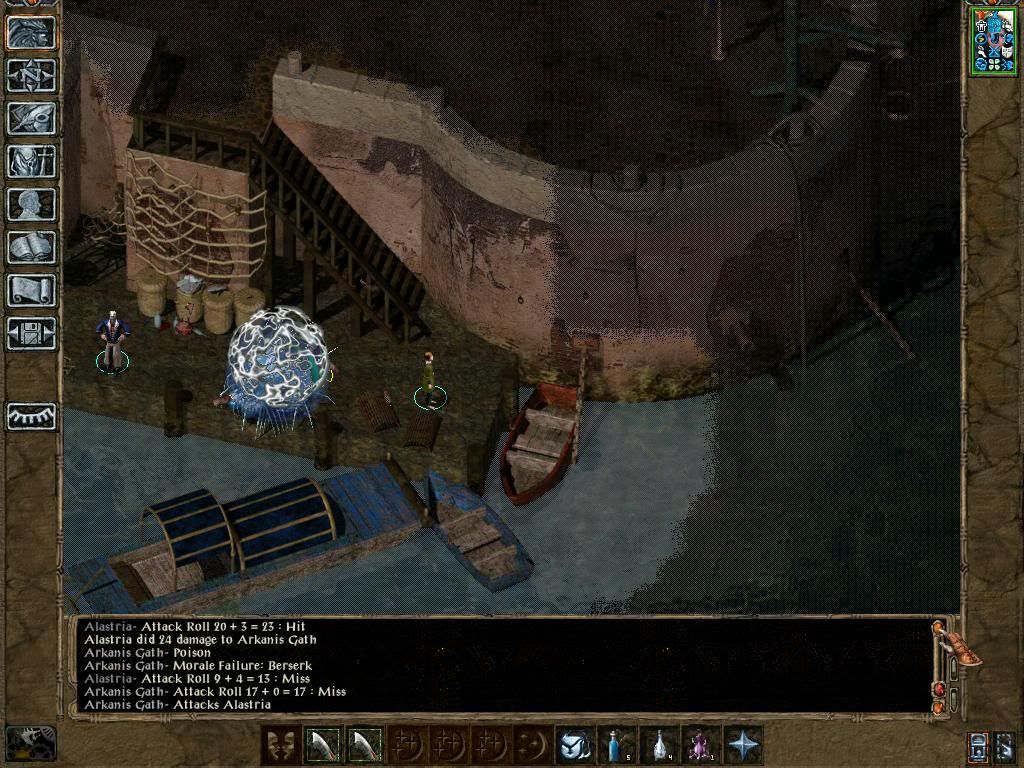The image size is (1024, 768).
Task: Open the character record with the bust button
Action: point(31,205)
